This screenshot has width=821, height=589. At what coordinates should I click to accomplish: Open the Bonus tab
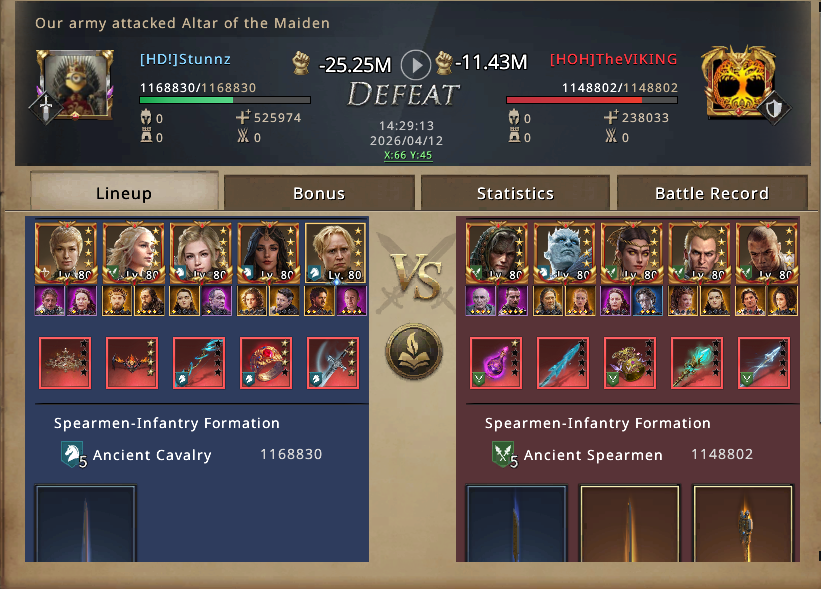click(319, 193)
